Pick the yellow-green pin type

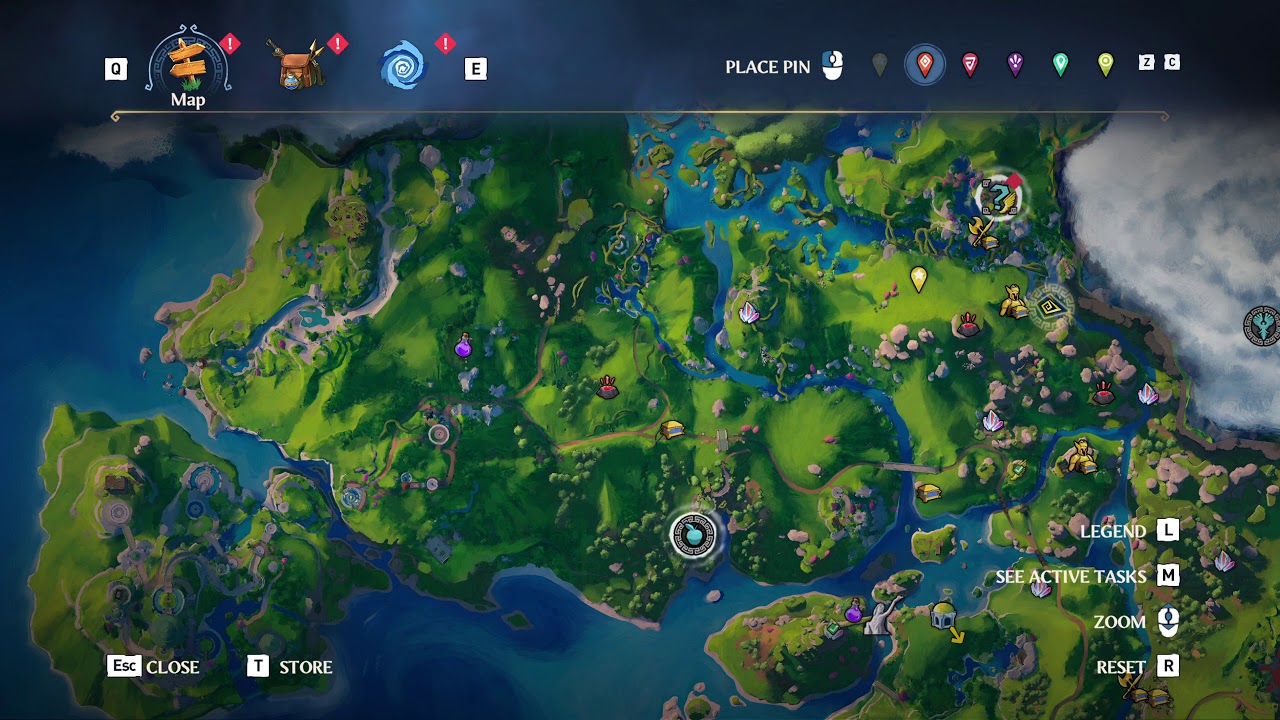tap(1105, 66)
